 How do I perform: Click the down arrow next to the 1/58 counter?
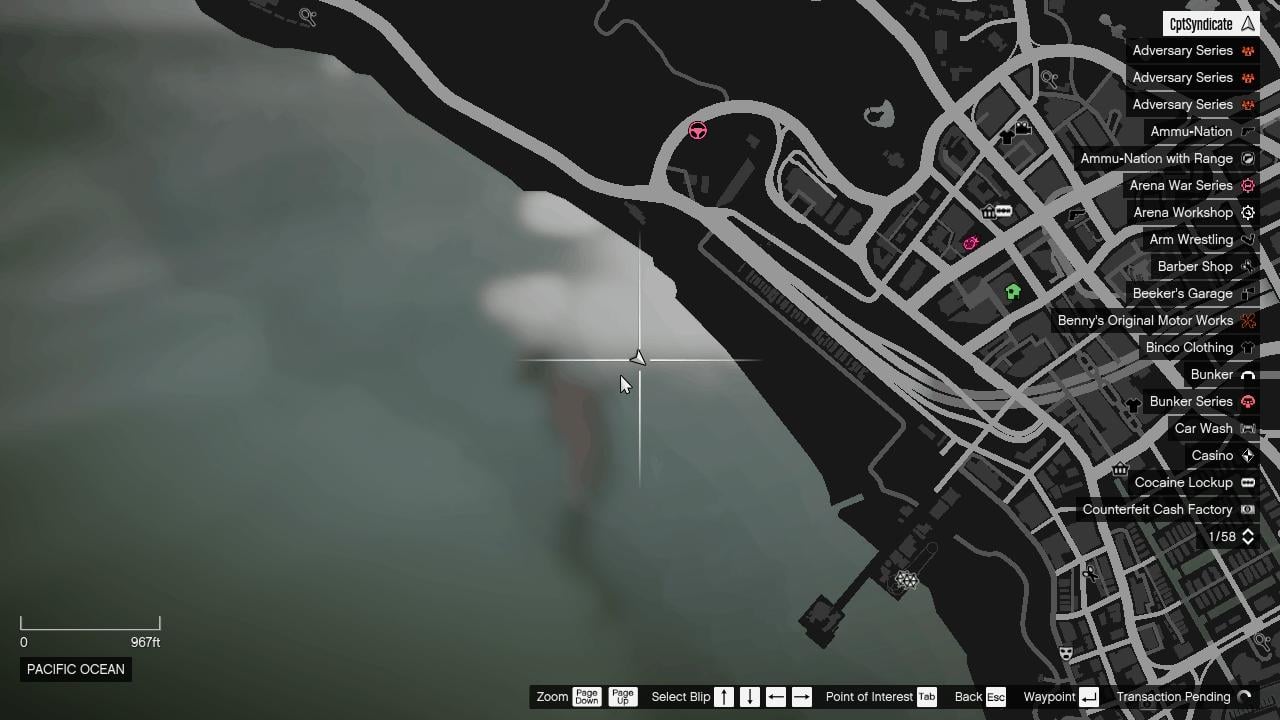click(1247, 541)
